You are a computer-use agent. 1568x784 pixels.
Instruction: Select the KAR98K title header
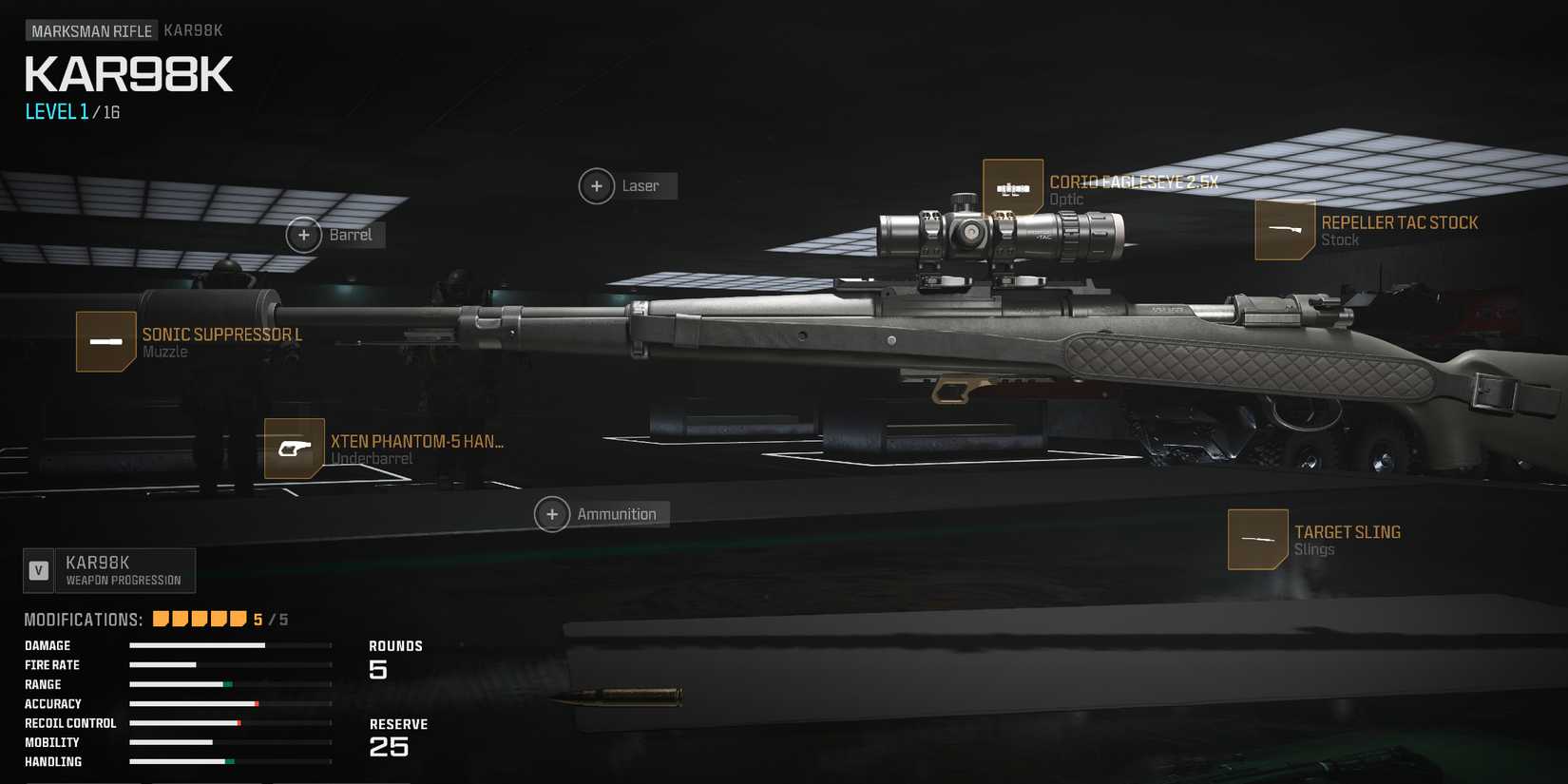coord(127,74)
